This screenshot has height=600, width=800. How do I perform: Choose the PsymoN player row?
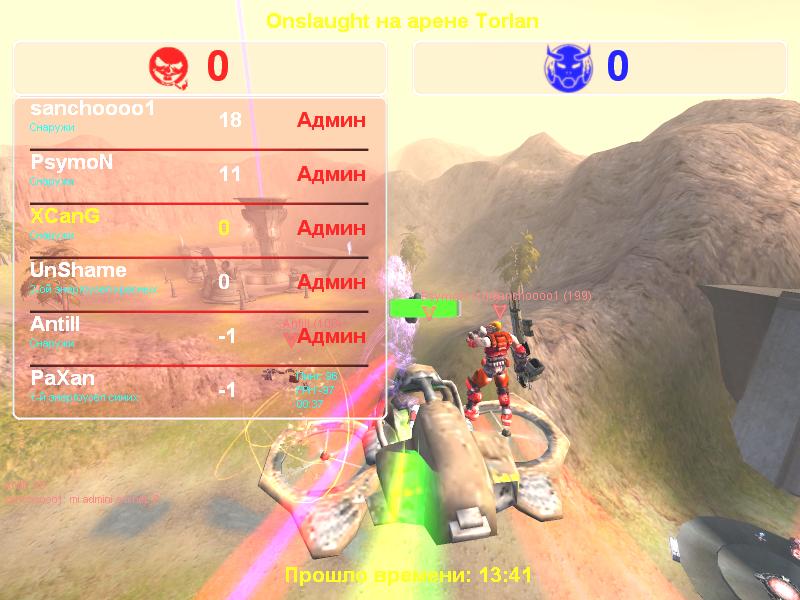(x=72, y=163)
